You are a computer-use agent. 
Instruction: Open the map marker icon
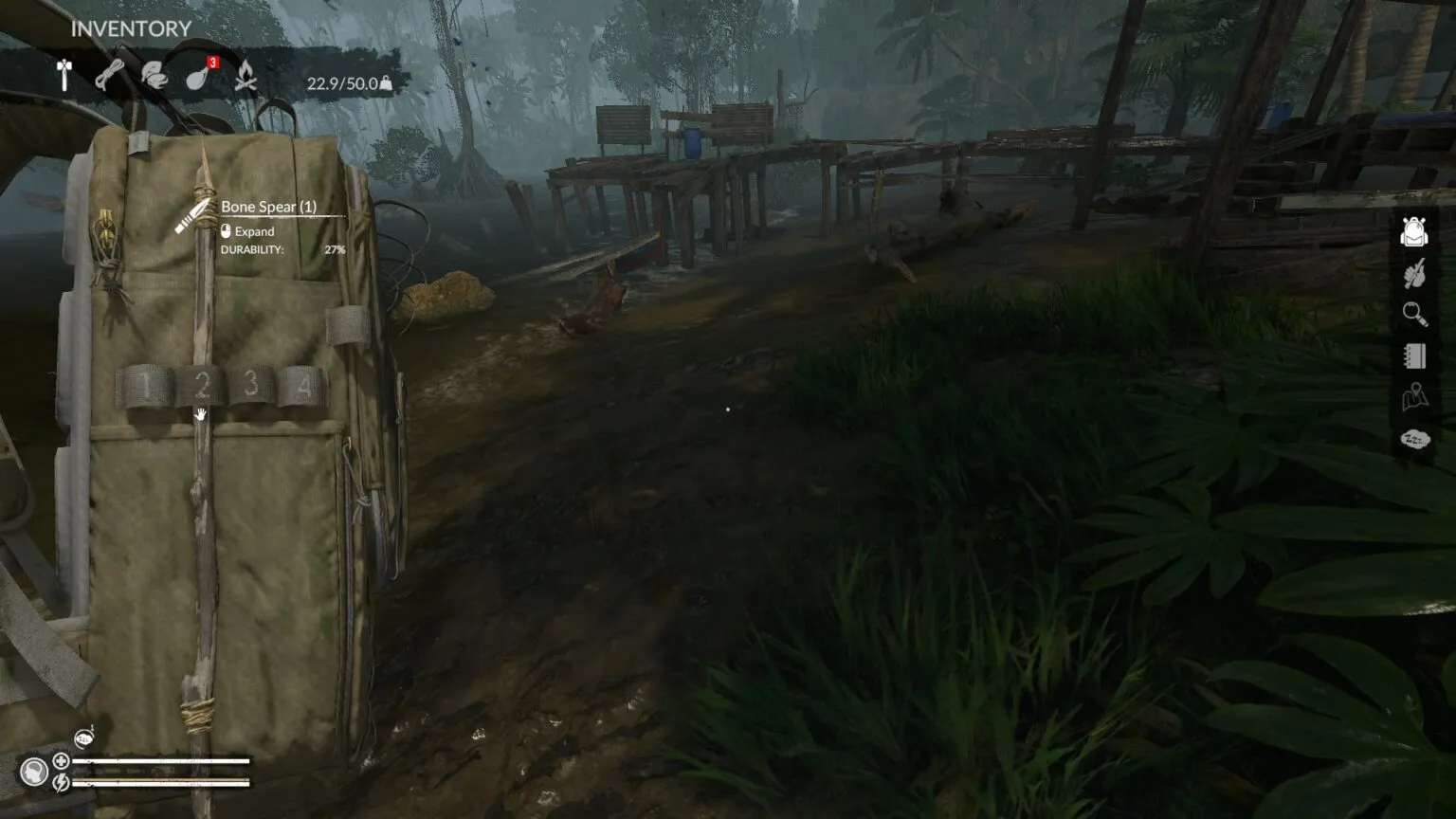click(1414, 397)
